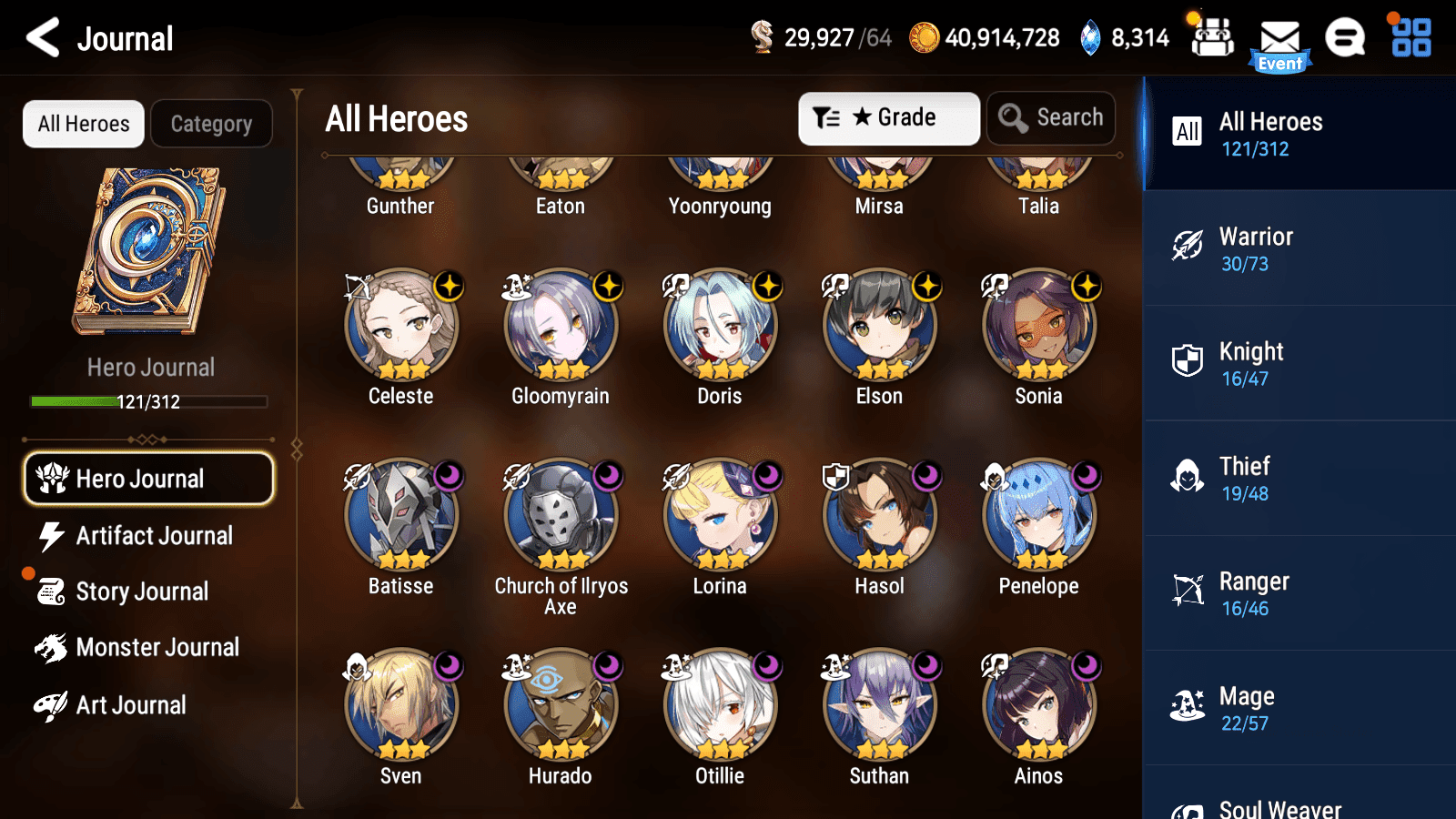This screenshot has height=819, width=1456.
Task: Open the package/delivery box icon
Action: 1212,38
